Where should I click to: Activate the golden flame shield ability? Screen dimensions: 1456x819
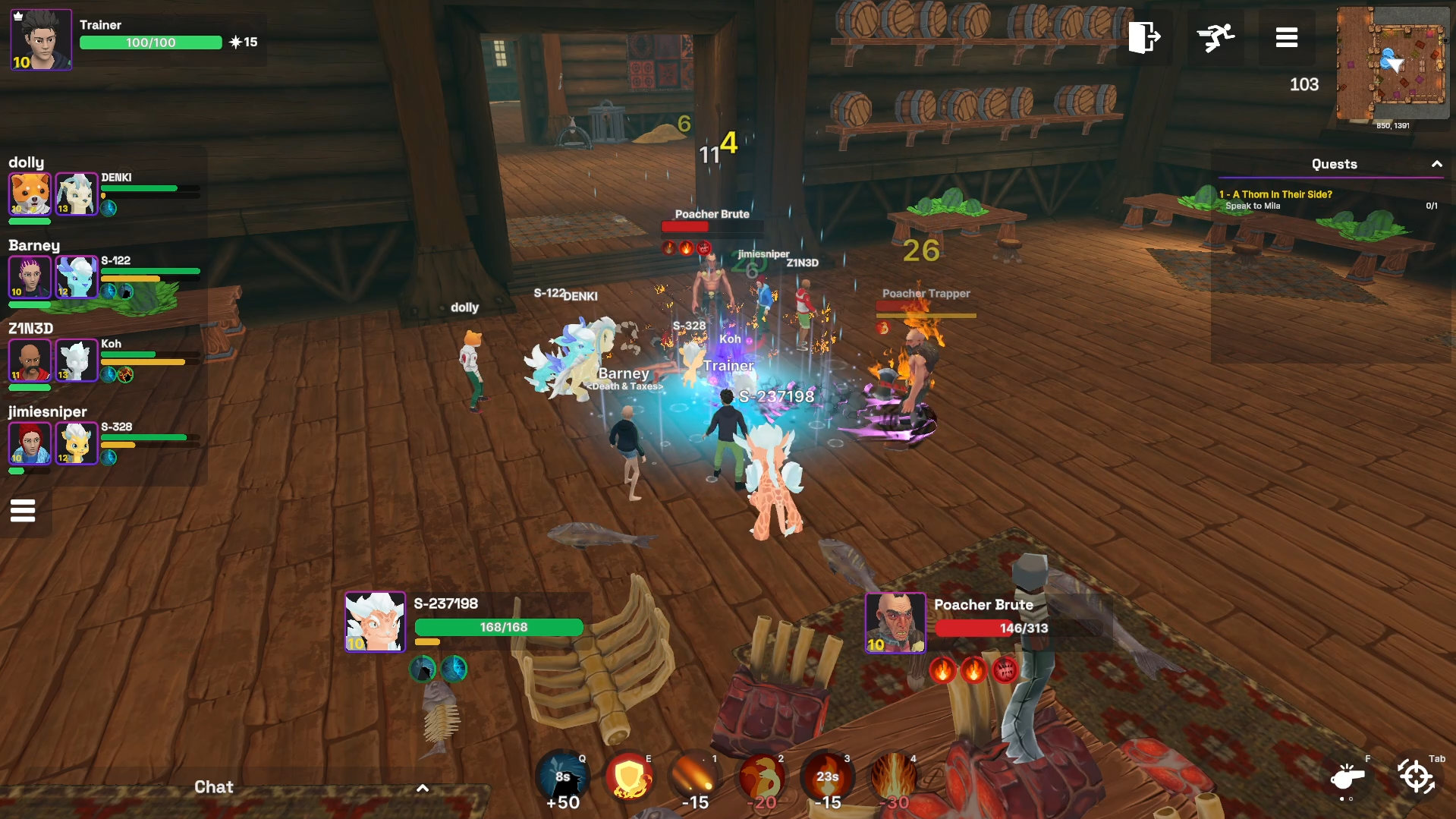point(628,777)
